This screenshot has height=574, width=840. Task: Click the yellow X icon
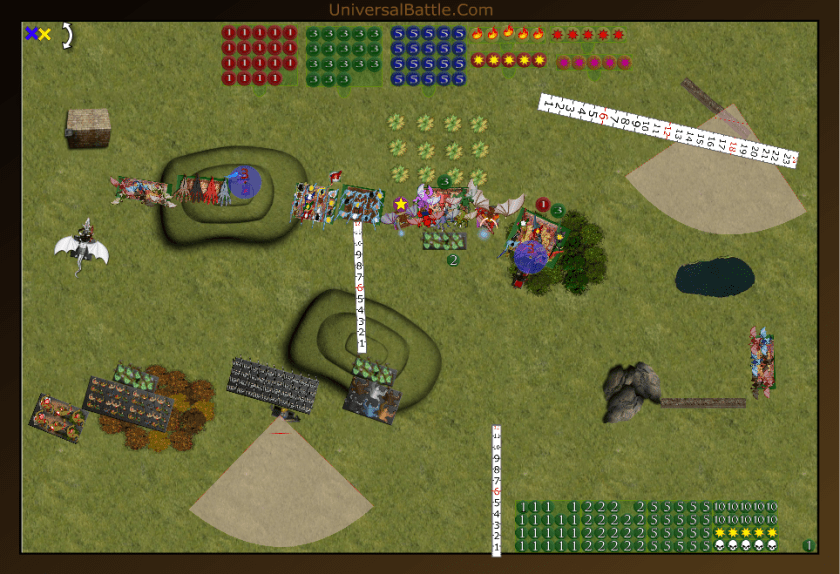tap(45, 34)
